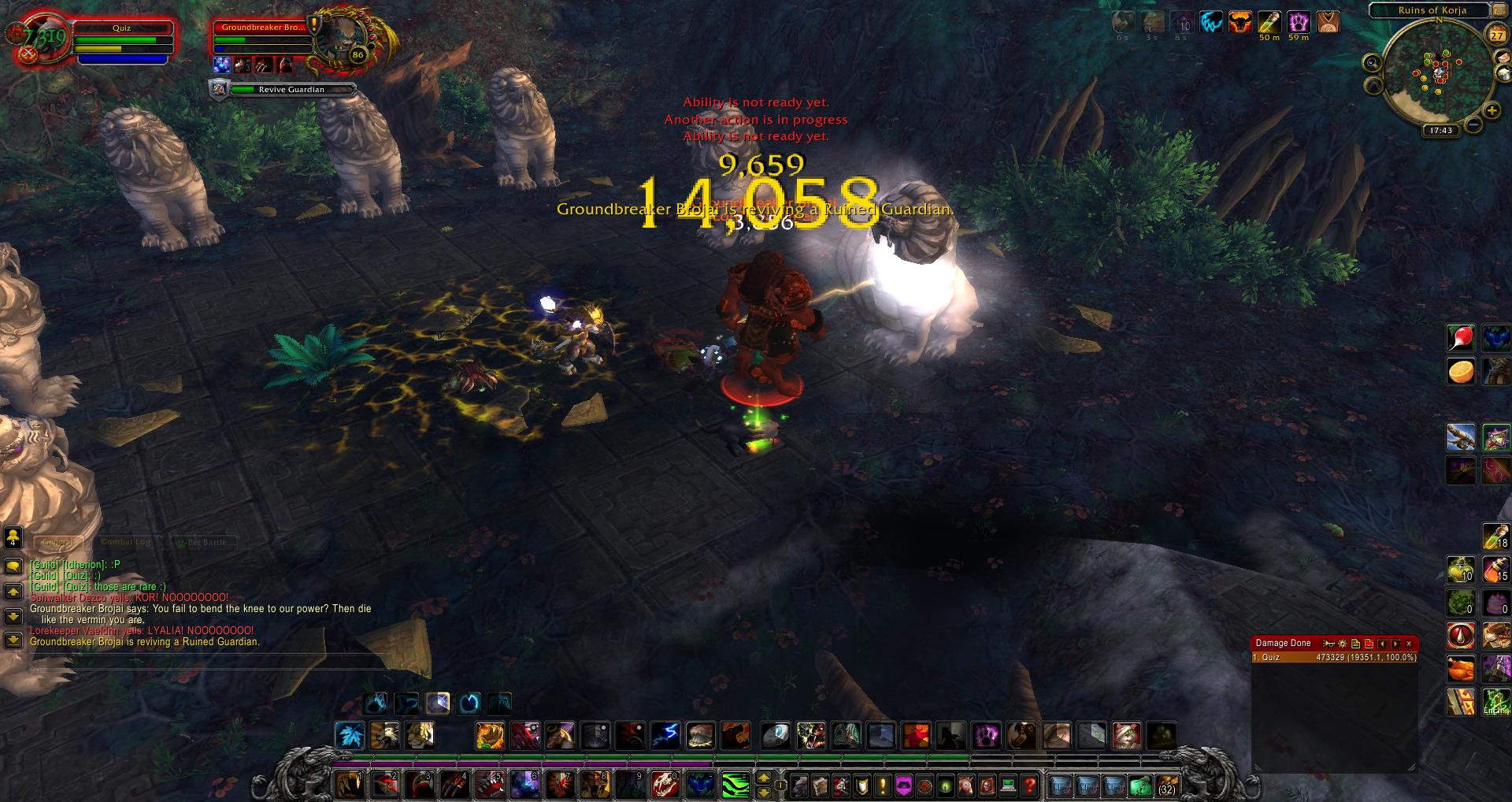Open the red question mark help button
Screen dimensions: 1512x802
[x=1028, y=785]
